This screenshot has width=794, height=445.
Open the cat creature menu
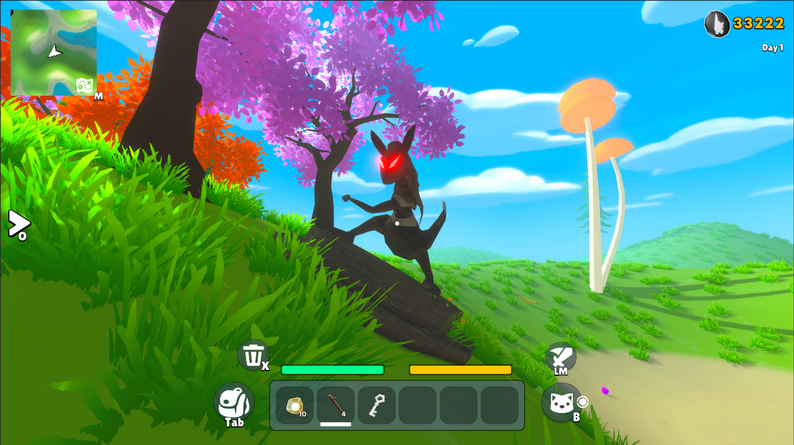(x=560, y=403)
